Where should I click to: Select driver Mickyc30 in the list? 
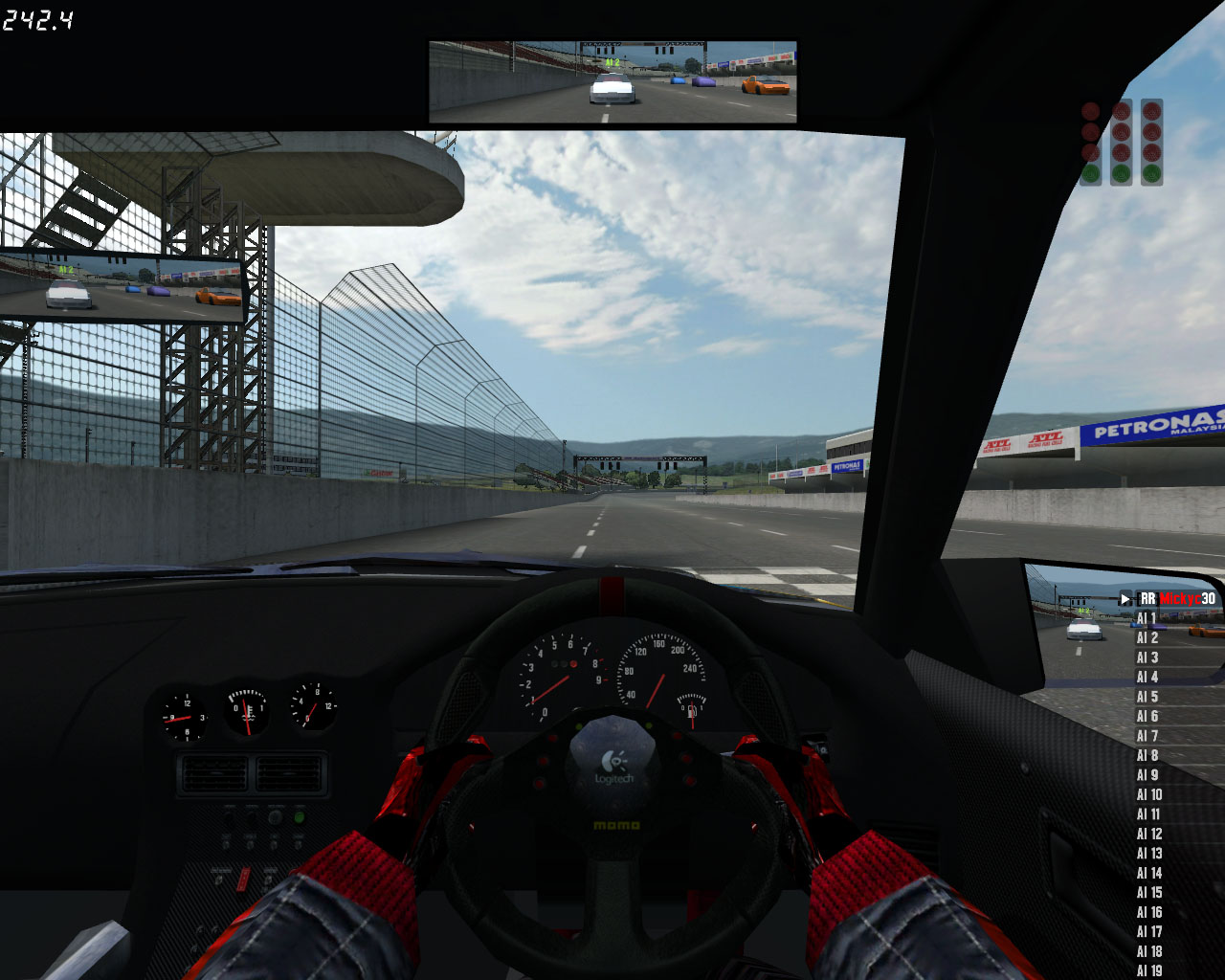click(x=1179, y=599)
